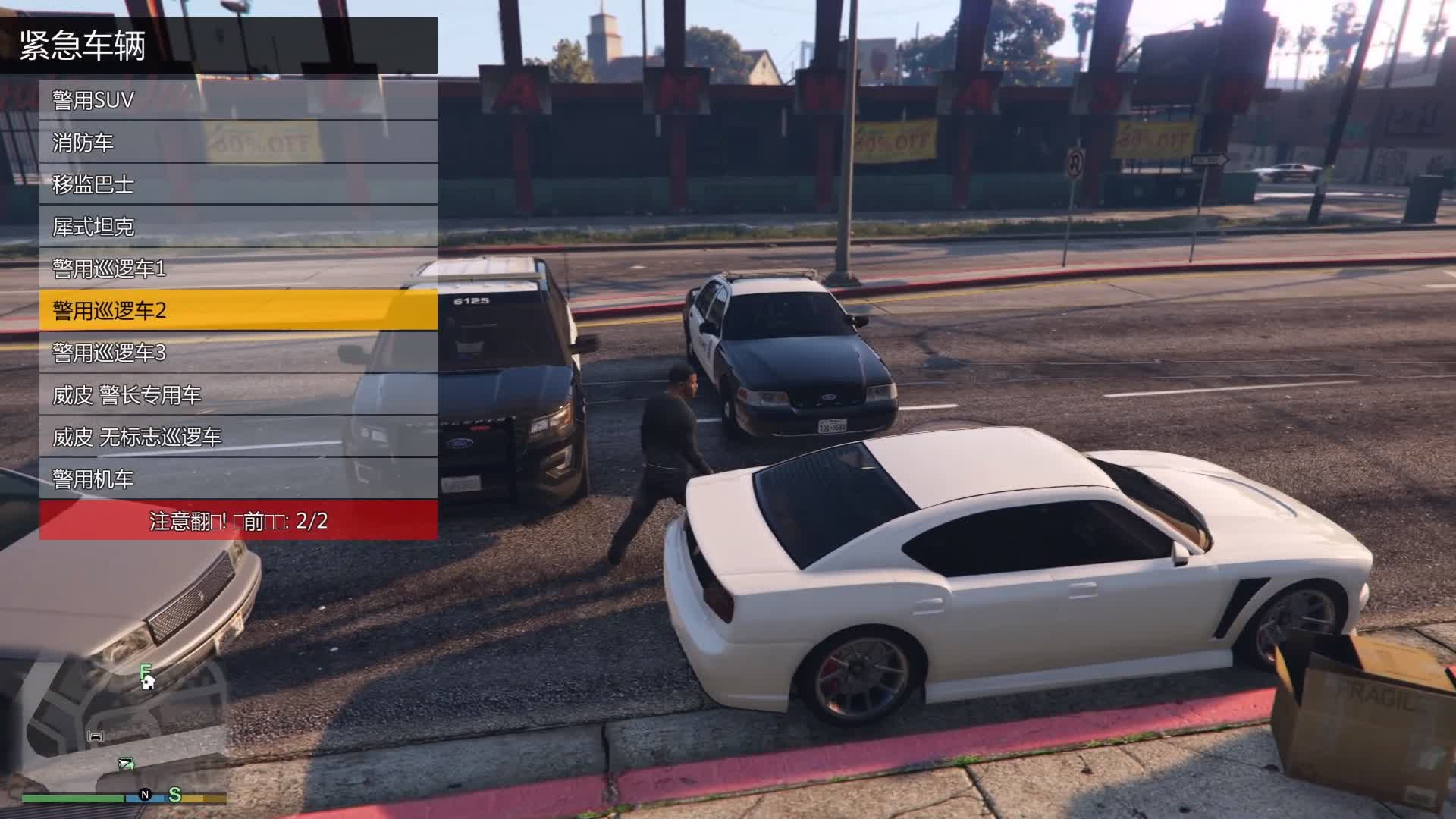Click the highlighted 警用巡逻车2 entry
Viewport: 1456px width, 819px height.
tap(238, 310)
